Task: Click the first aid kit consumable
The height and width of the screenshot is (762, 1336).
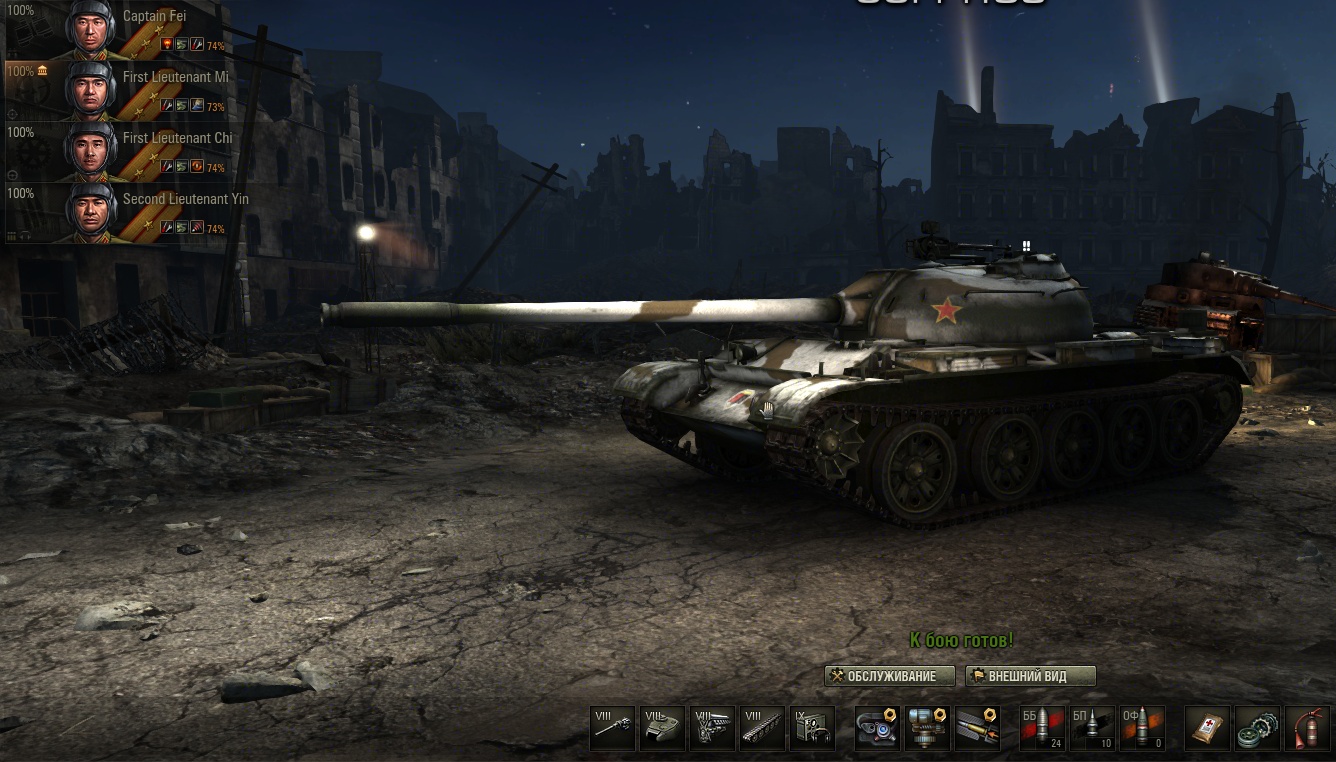Action: [x=1208, y=728]
